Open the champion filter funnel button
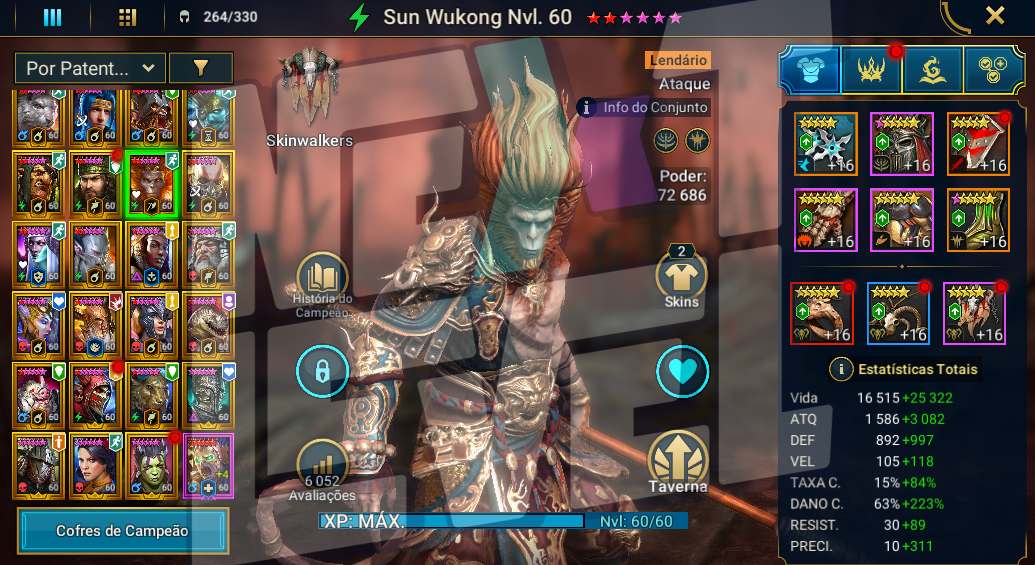 tap(200, 68)
